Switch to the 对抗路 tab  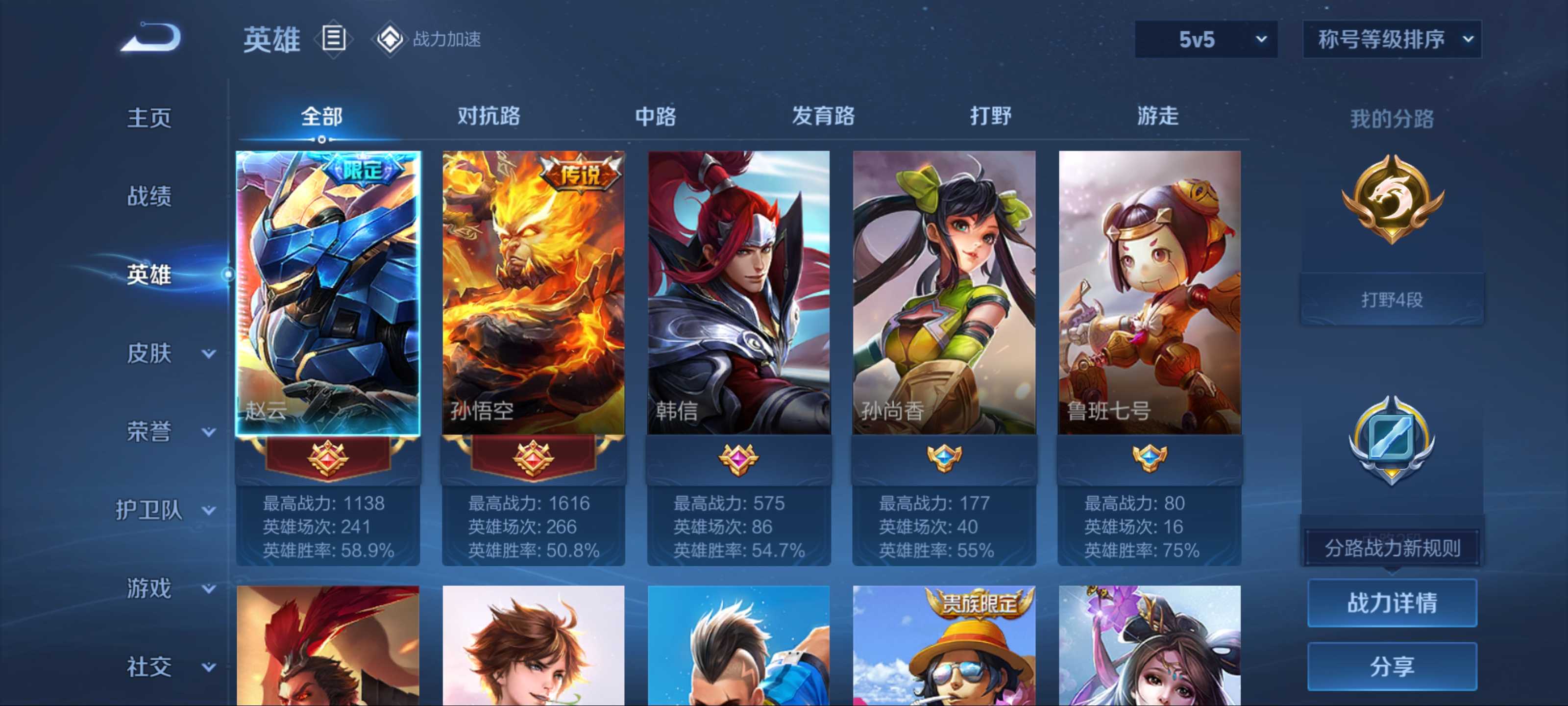click(489, 116)
